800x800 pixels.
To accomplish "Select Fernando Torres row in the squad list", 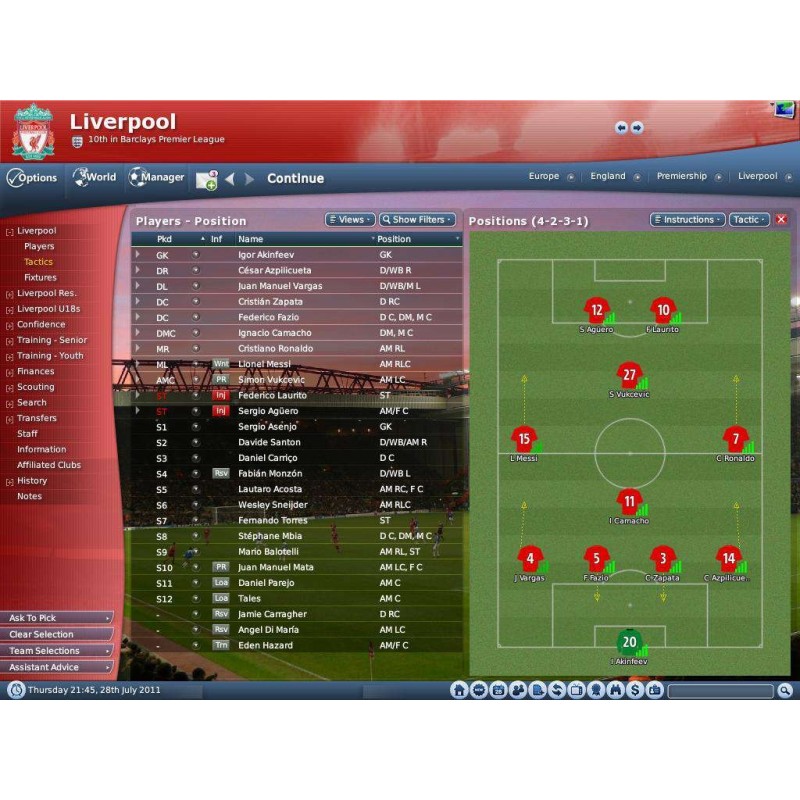I will (273, 521).
